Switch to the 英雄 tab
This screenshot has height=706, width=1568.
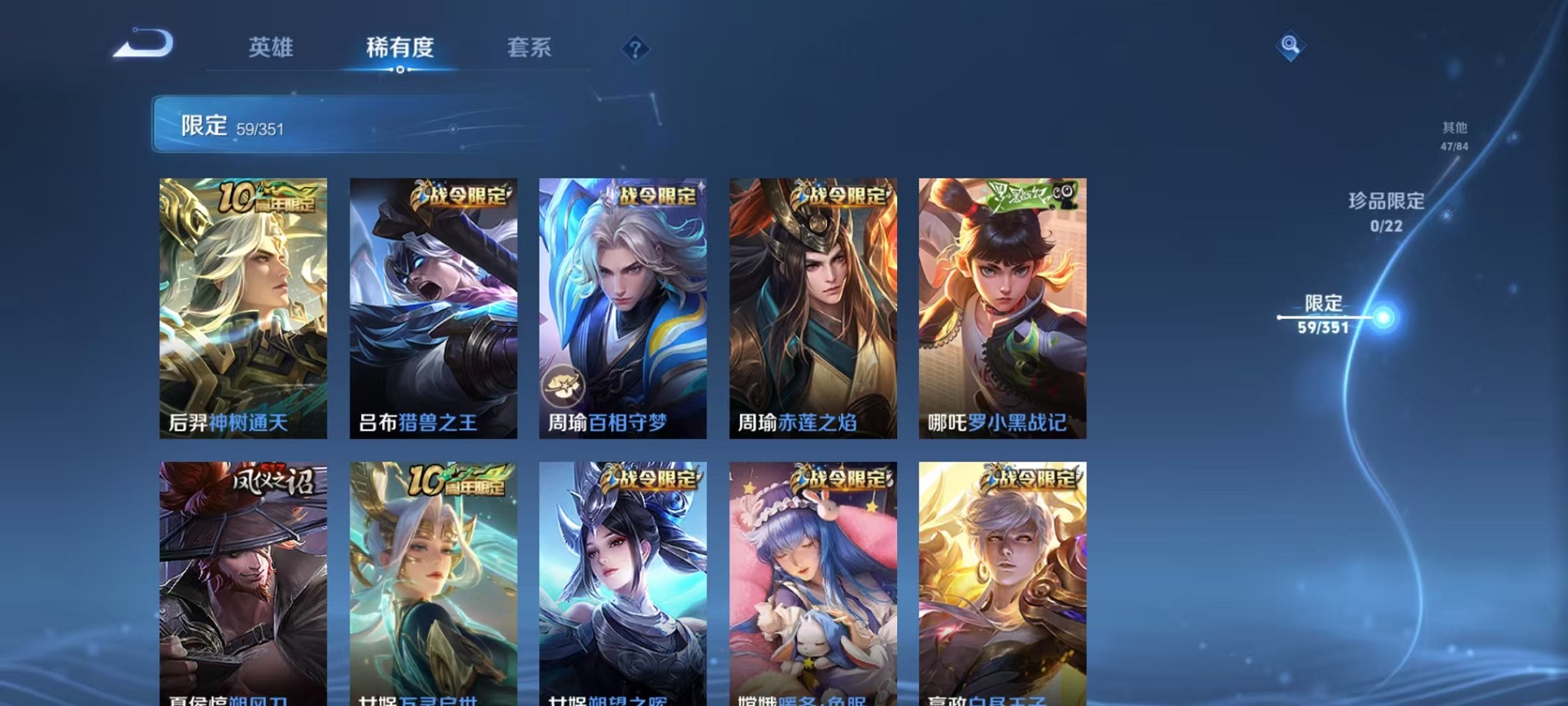(268, 48)
